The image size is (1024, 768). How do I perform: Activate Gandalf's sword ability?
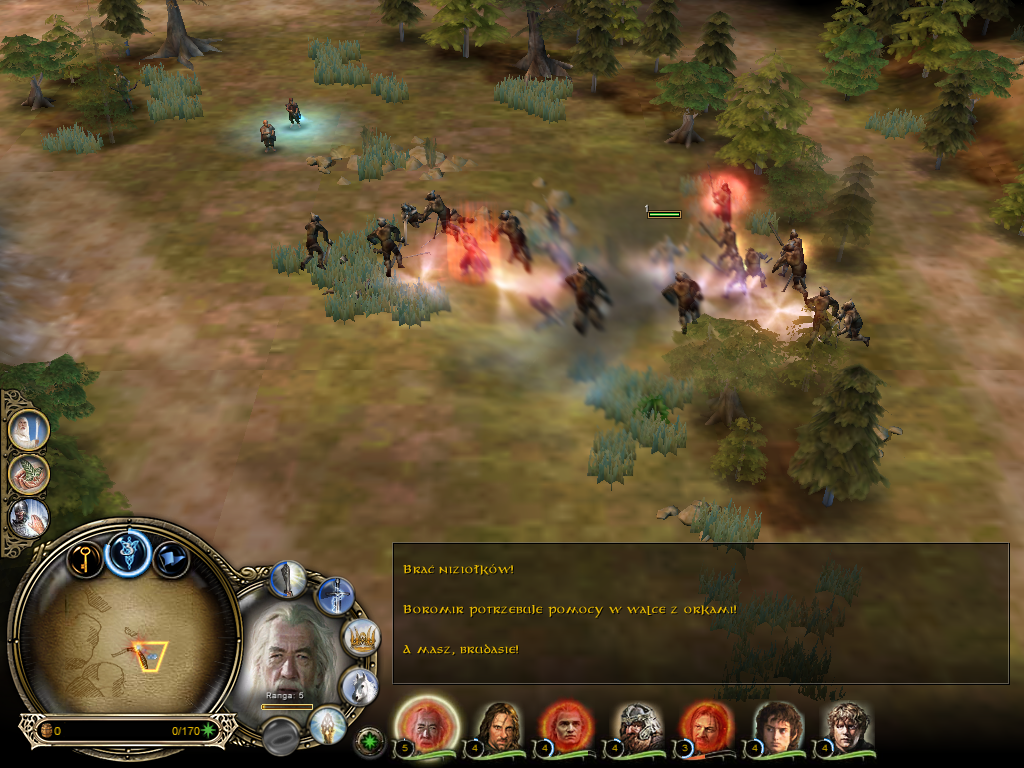click(x=335, y=597)
